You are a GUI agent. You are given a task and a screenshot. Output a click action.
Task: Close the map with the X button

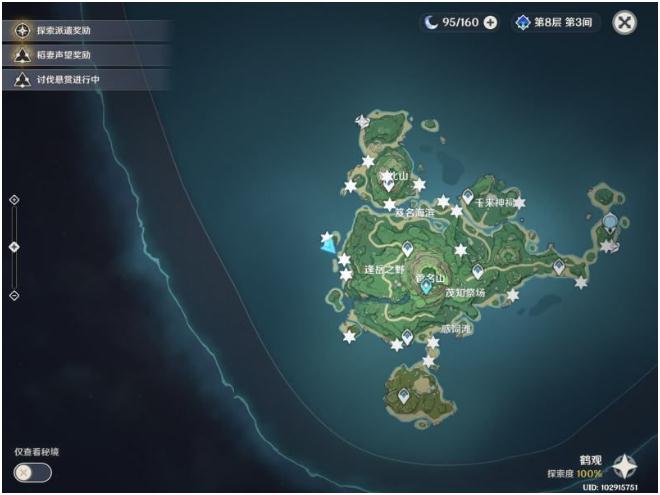click(625, 22)
